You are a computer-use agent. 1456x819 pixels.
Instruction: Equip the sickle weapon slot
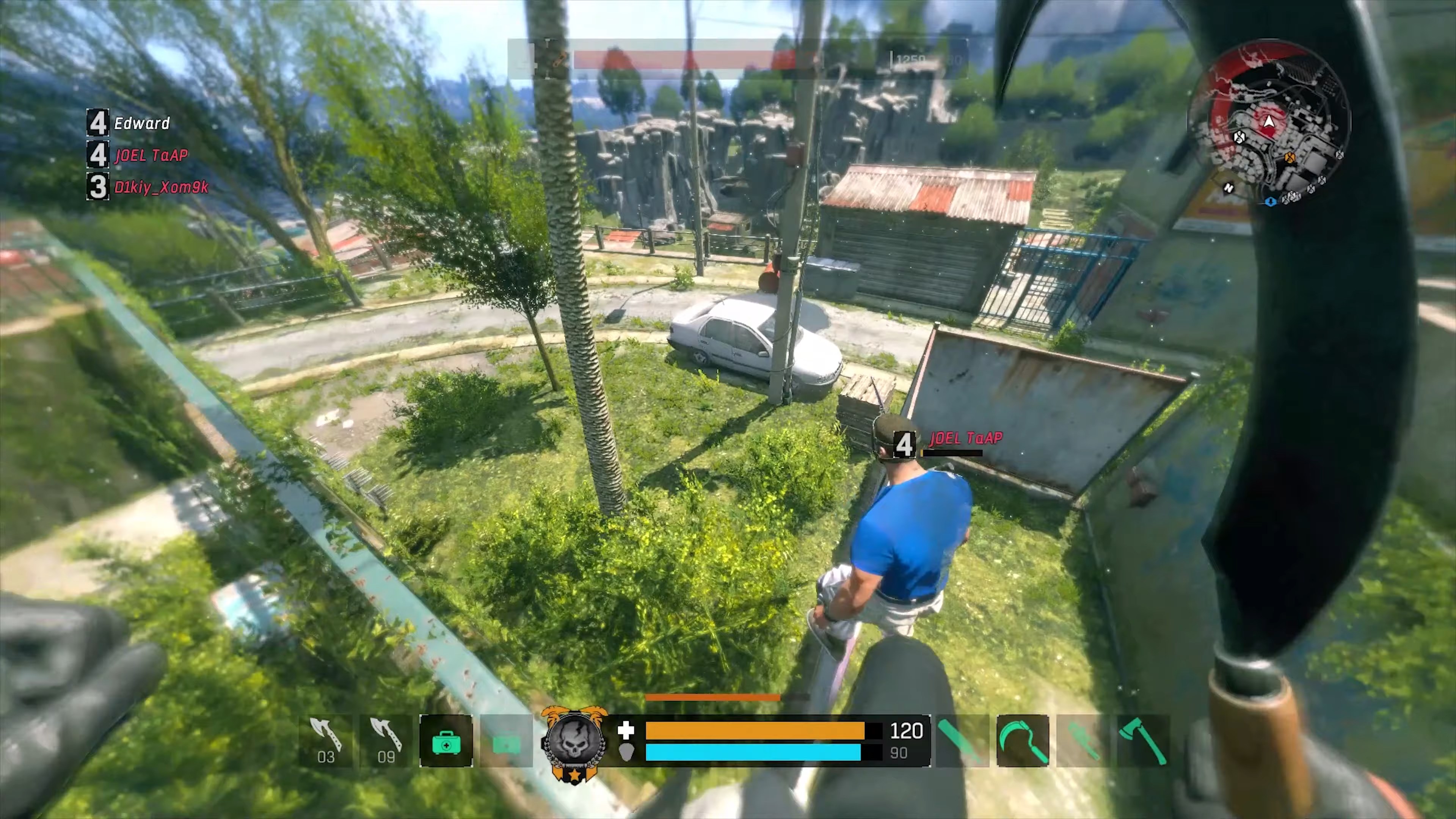(x=1023, y=741)
